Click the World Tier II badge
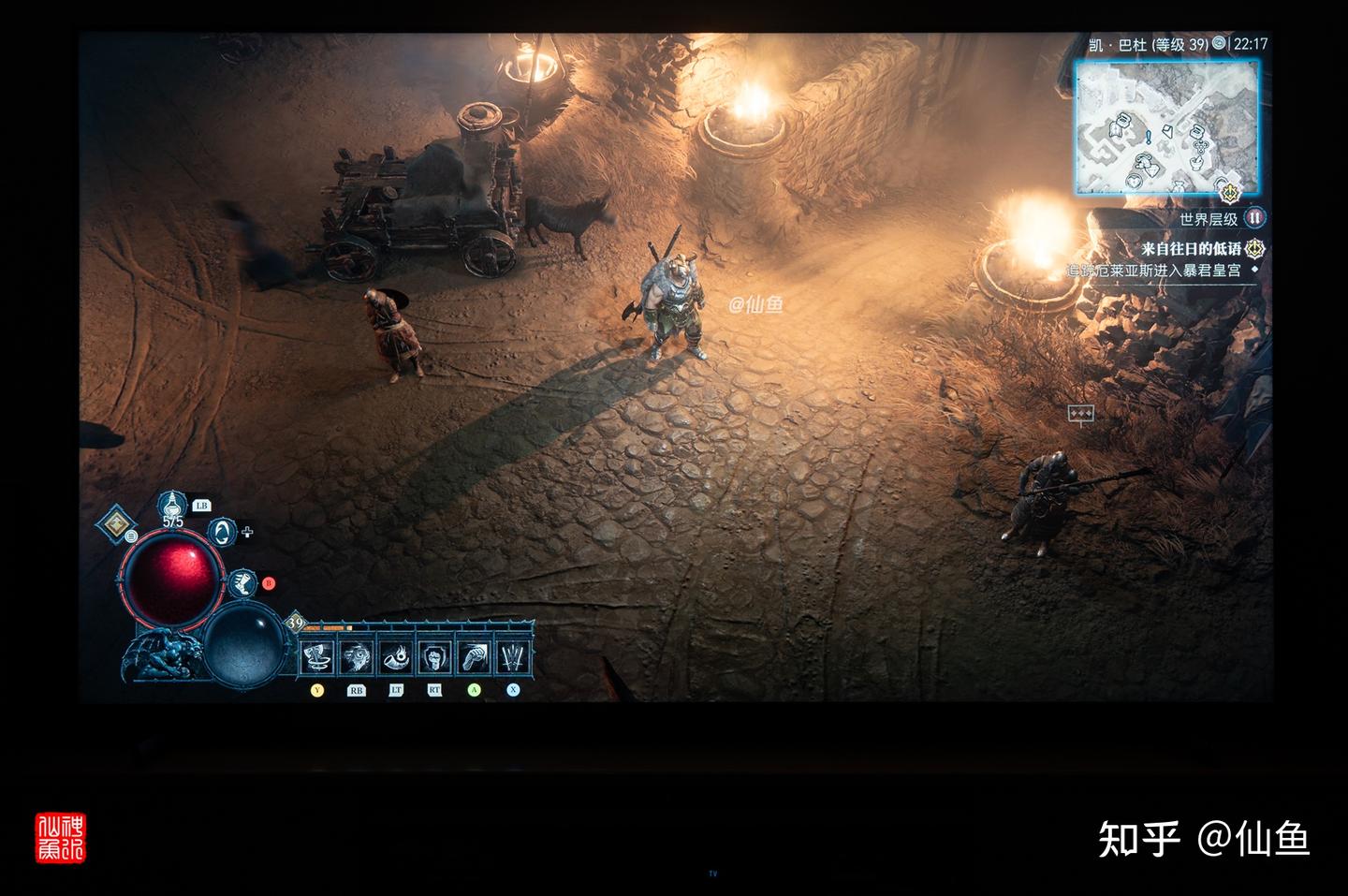This screenshot has width=1348, height=896. click(1255, 218)
